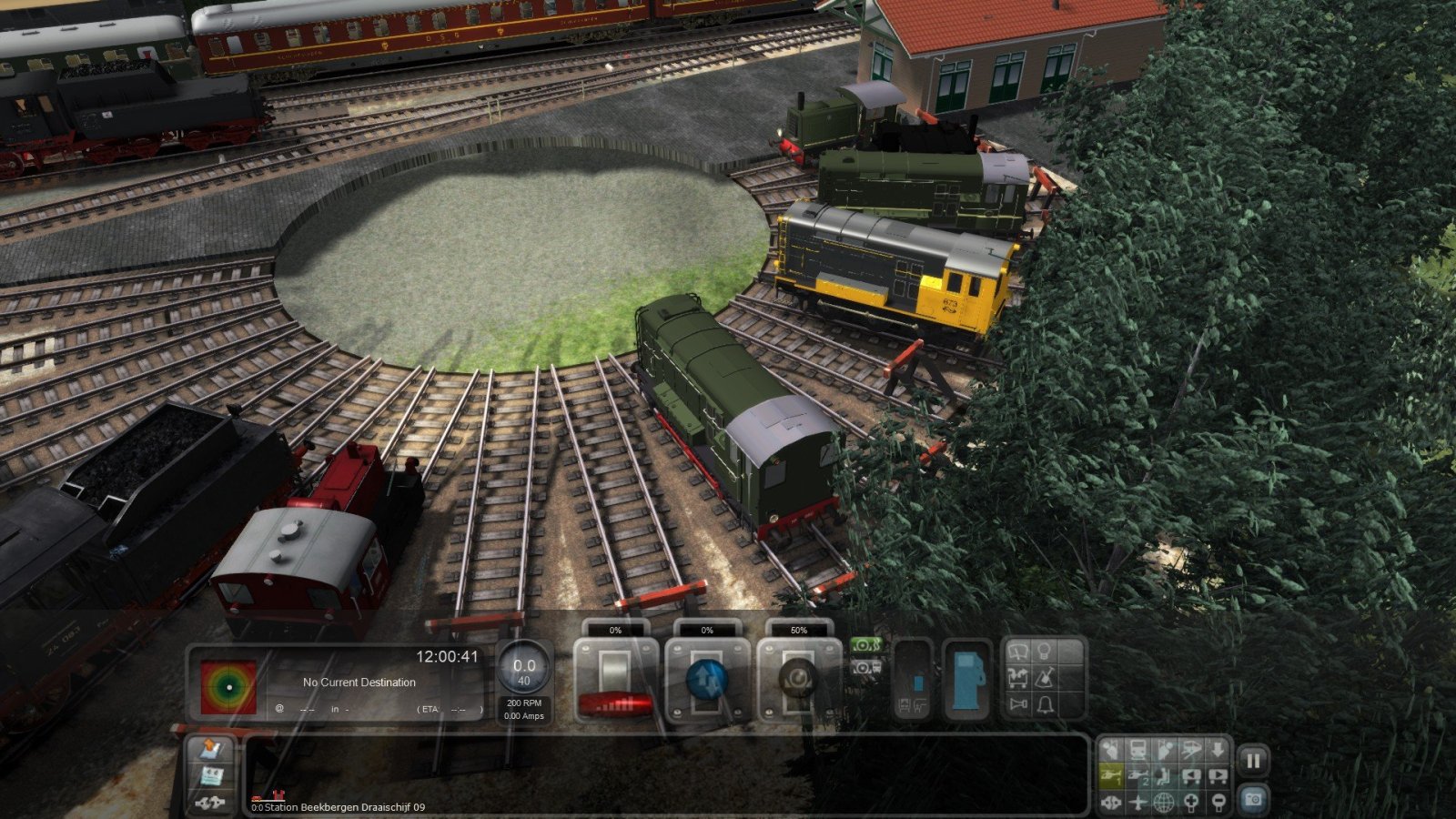Toggle the blue reverser control

pyautogui.click(x=707, y=680)
